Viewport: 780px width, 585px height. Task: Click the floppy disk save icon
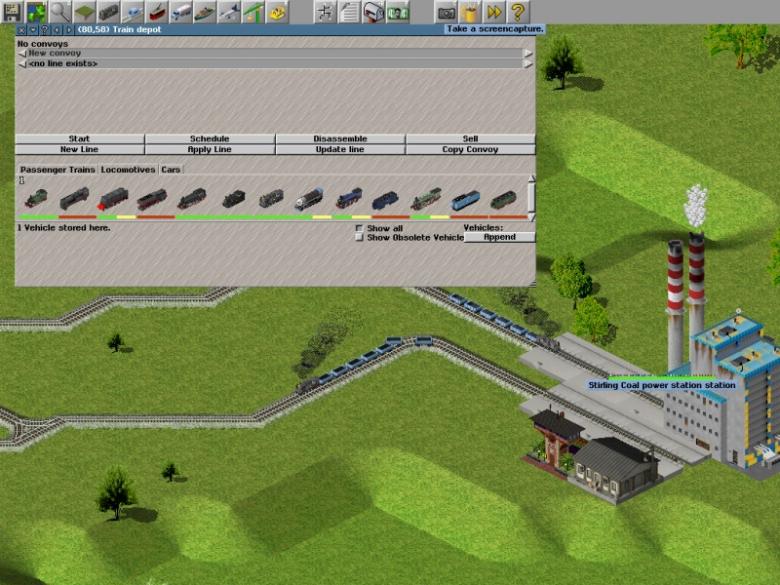click(x=12, y=12)
